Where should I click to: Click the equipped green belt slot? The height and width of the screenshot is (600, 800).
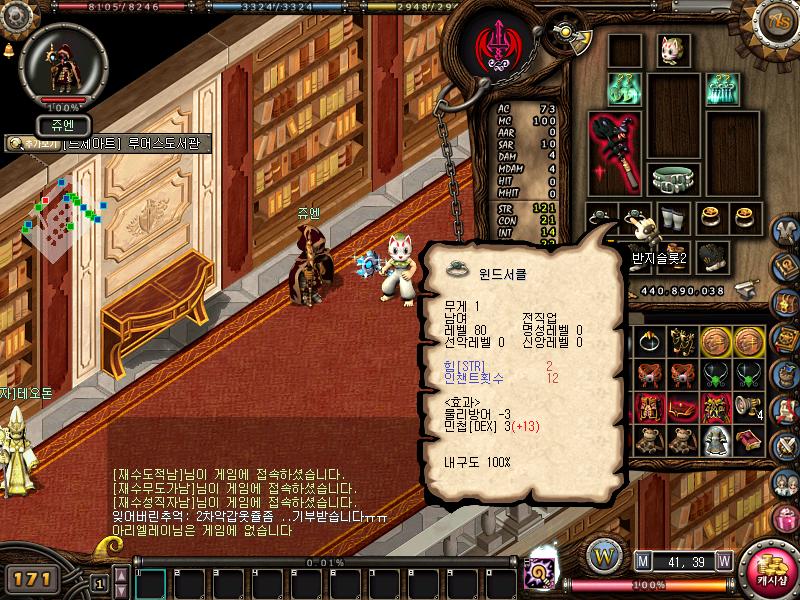[x=676, y=180]
